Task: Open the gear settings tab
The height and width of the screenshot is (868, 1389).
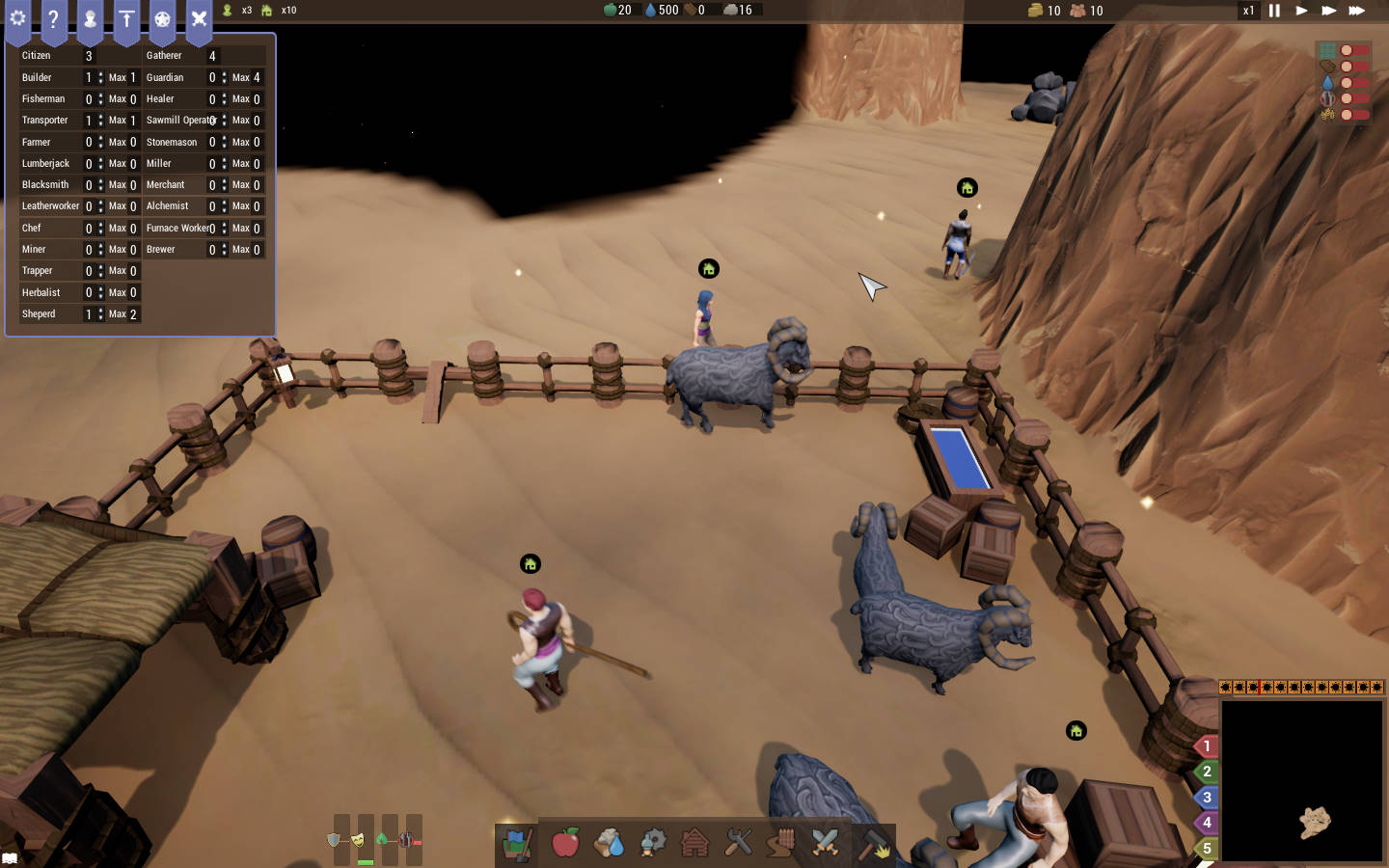Action: tap(17, 19)
